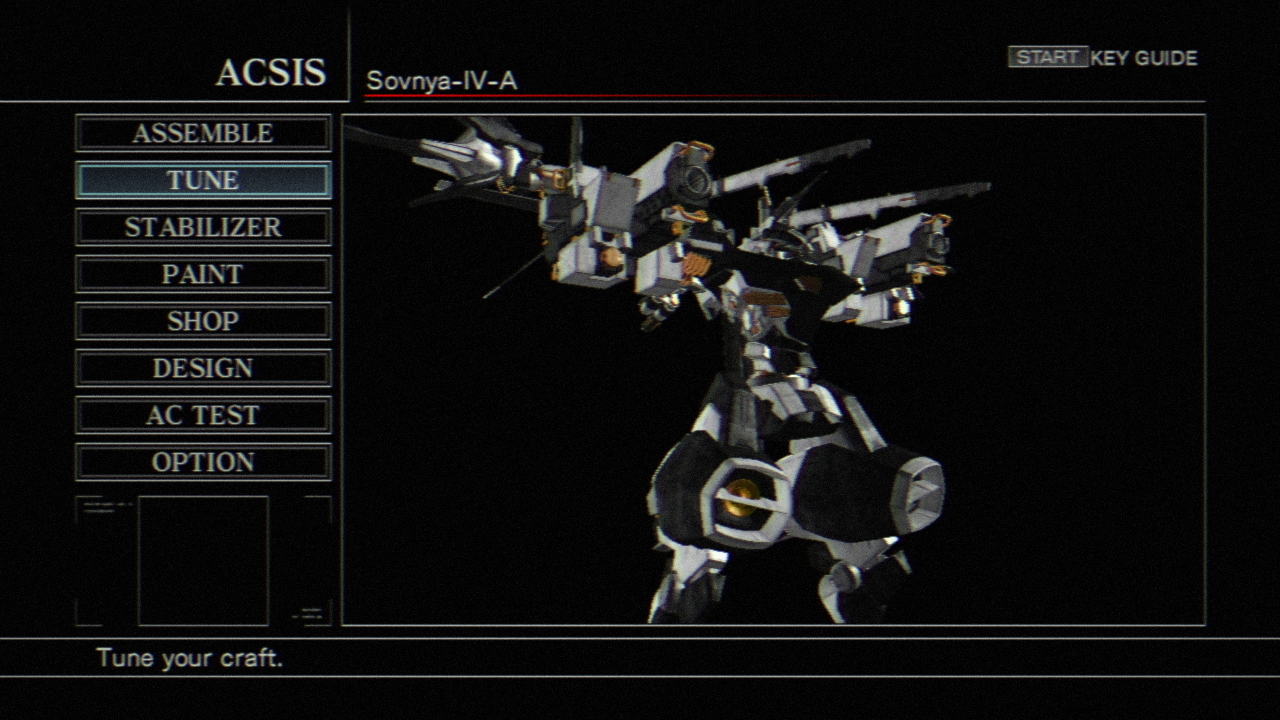
Task: Choose the STABILIZER option
Action: pos(203,227)
